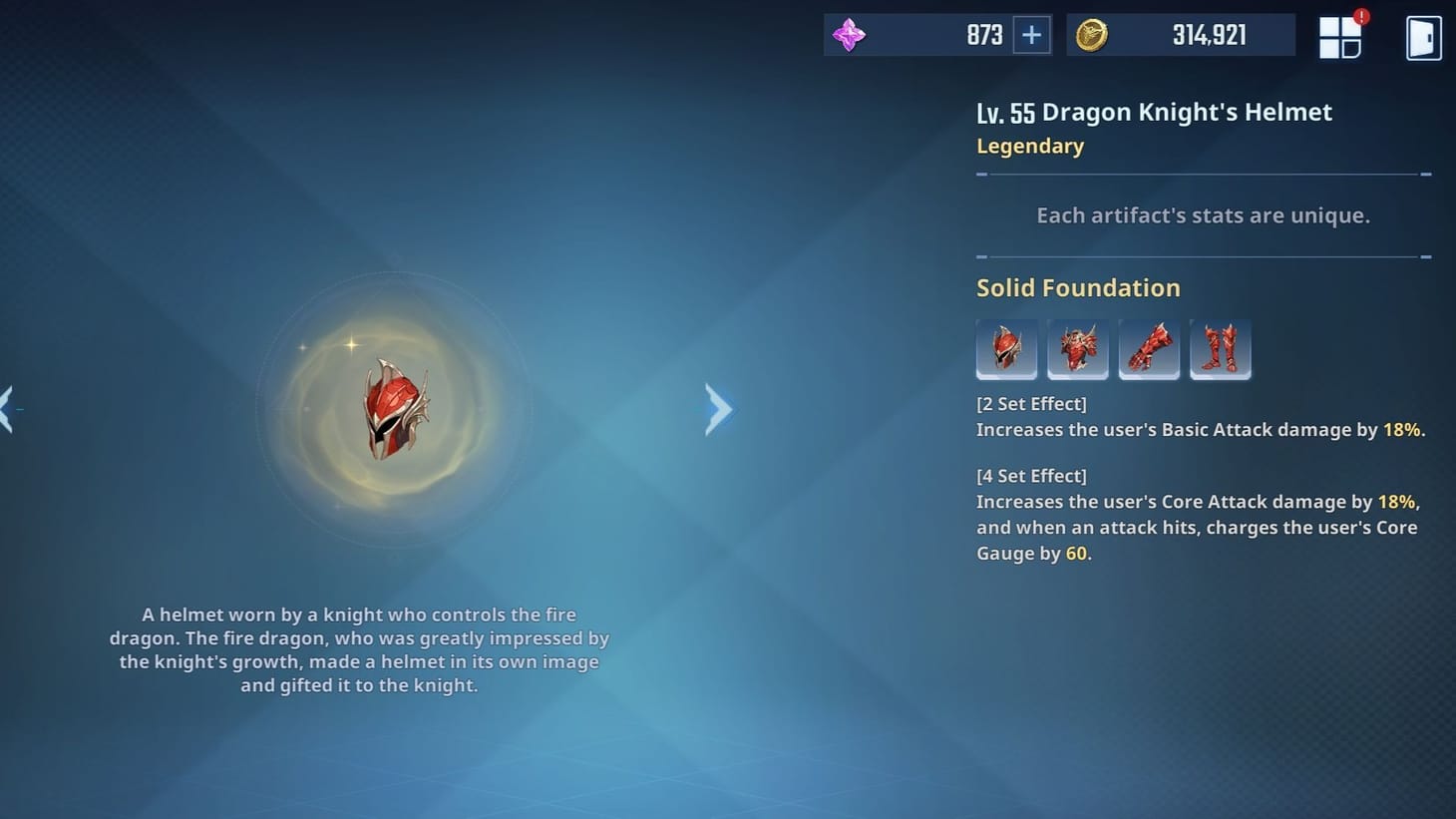This screenshot has width=1456, height=819.
Task: Click the left navigation arrow
Action: tap(5, 409)
